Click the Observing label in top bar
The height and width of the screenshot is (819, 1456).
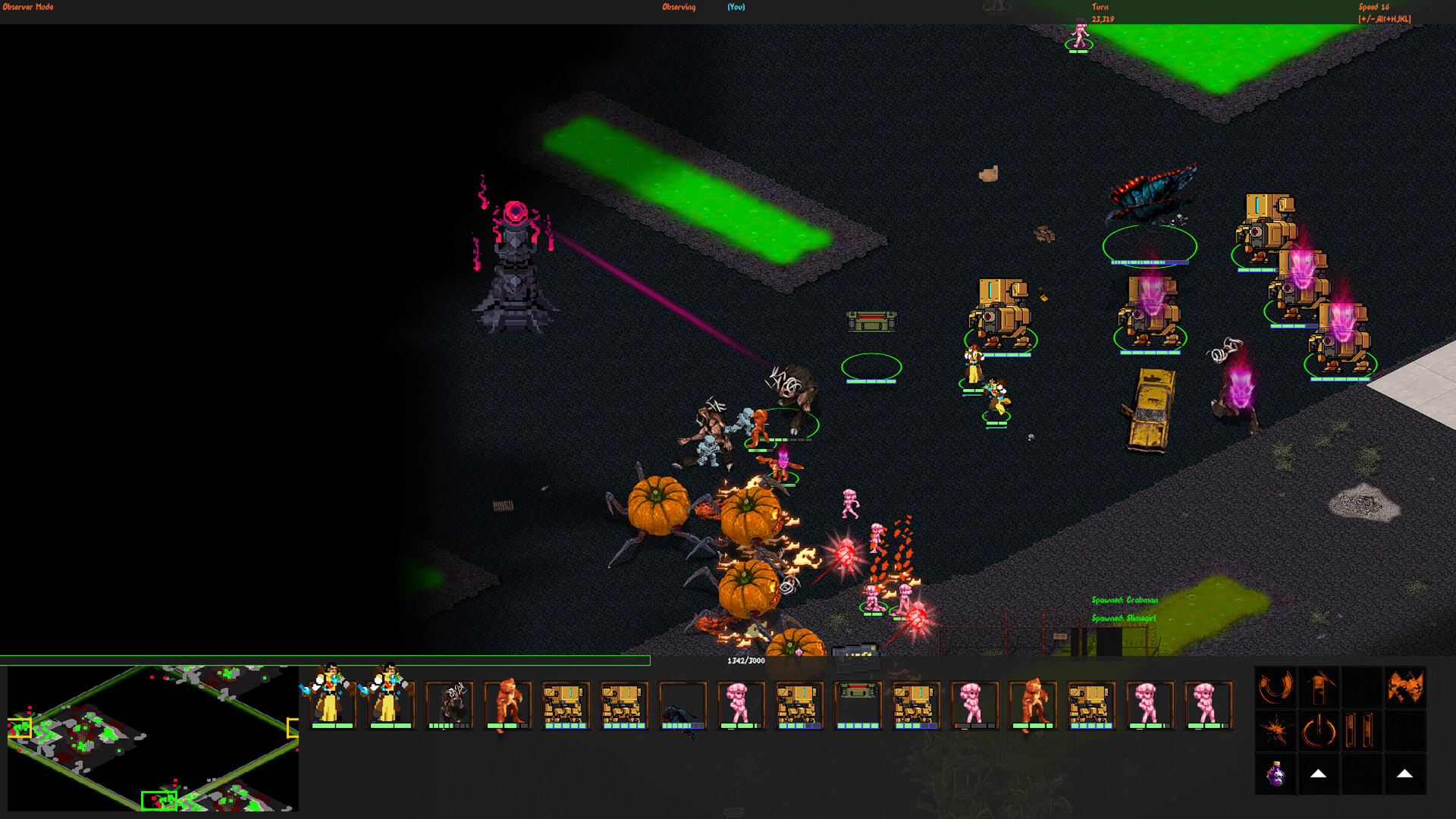click(x=677, y=7)
